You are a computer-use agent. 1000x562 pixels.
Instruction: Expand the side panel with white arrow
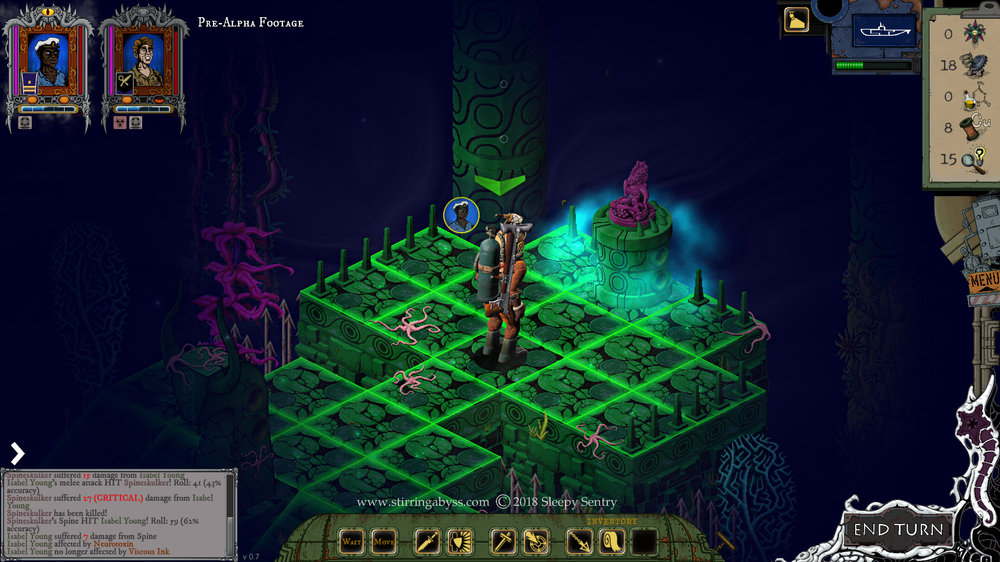(x=16, y=453)
